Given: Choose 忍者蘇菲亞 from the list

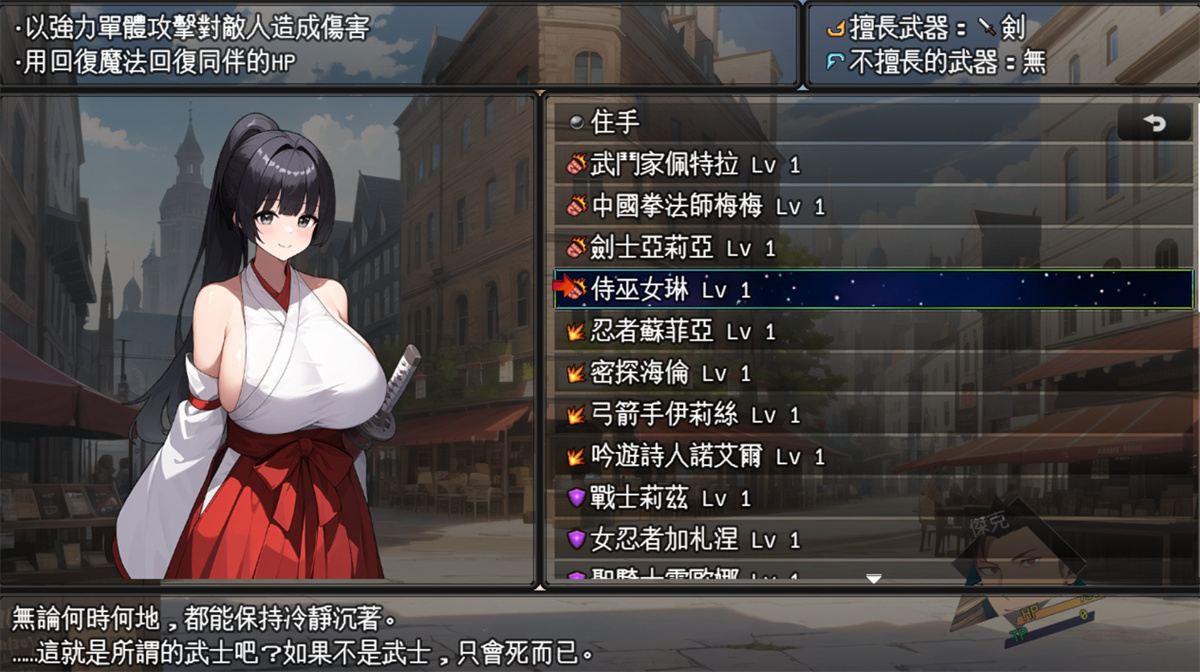Looking at the screenshot, I should click(683, 332).
